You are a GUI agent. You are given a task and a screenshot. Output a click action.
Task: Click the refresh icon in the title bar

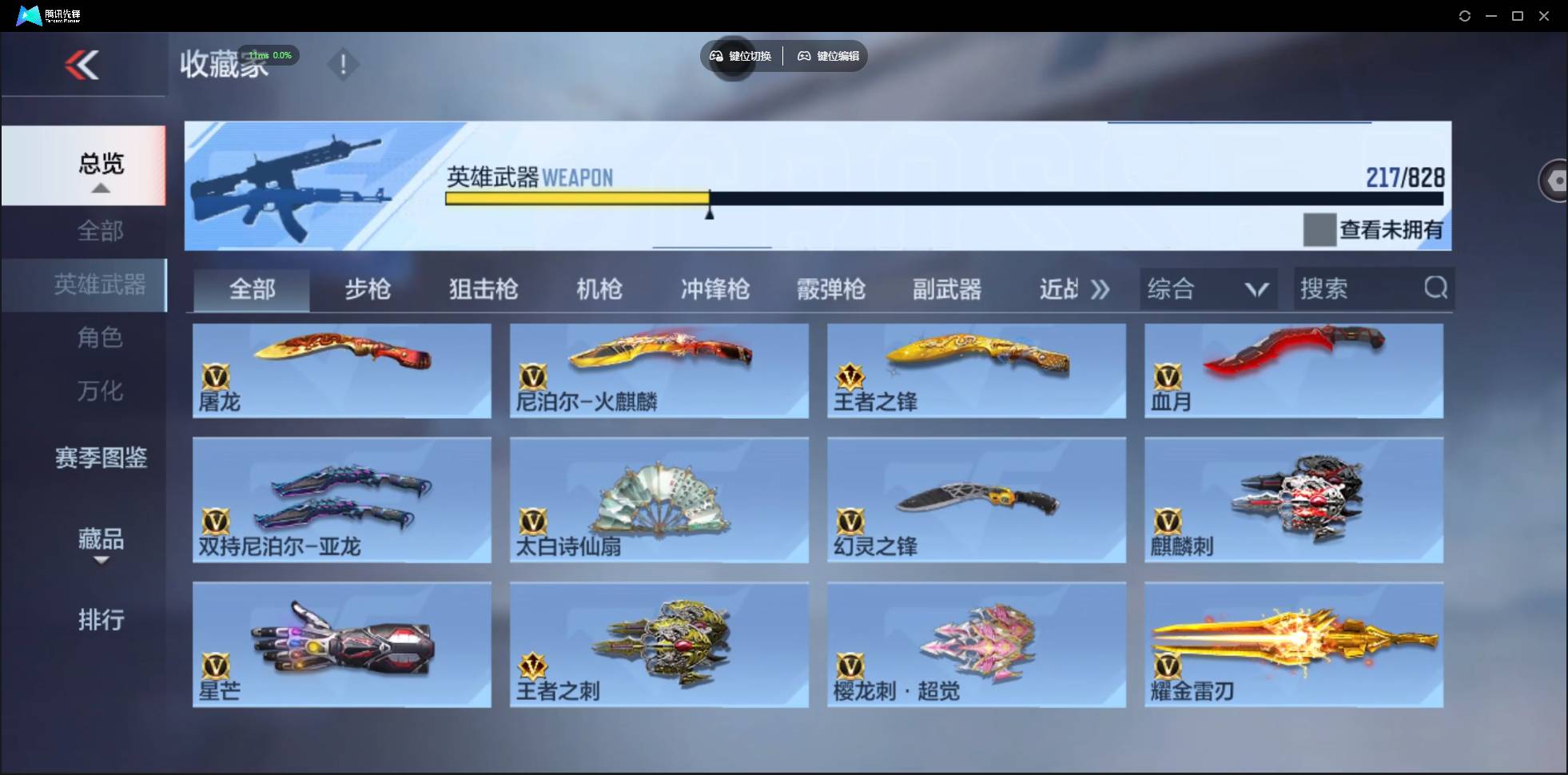click(1466, 15)
